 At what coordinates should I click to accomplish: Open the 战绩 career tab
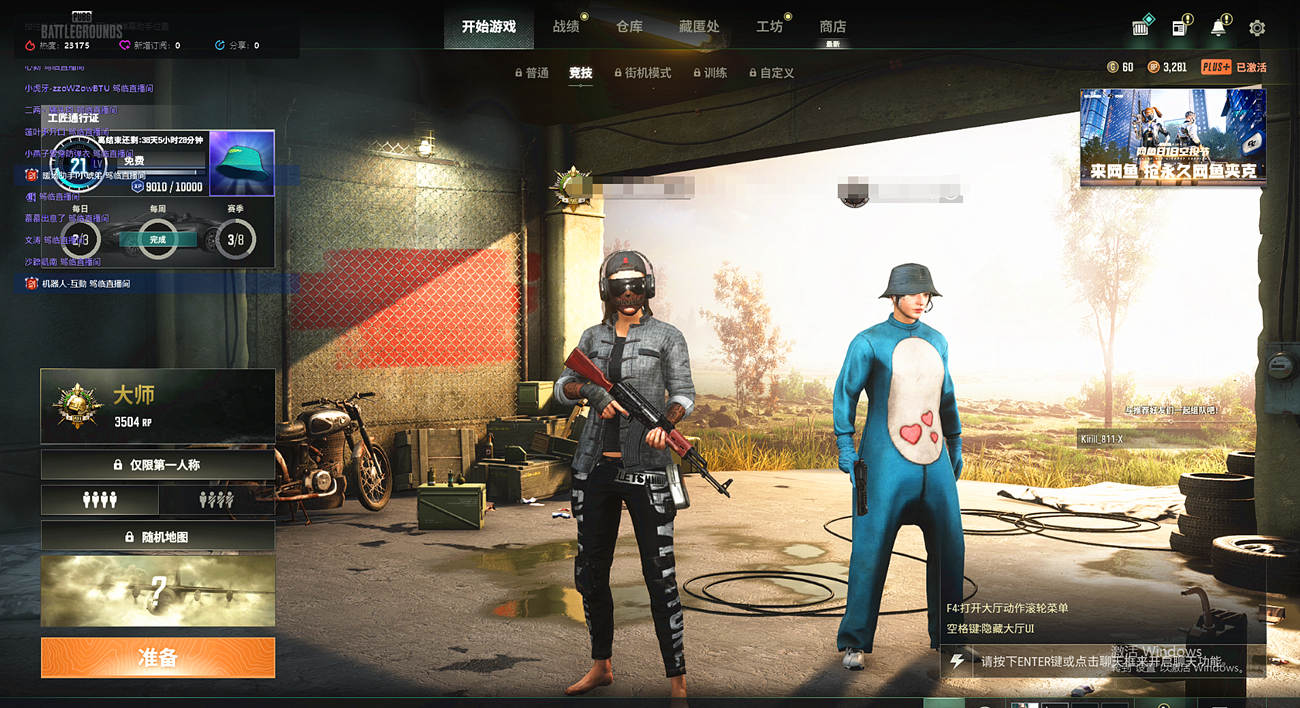(x=566, y=27)
